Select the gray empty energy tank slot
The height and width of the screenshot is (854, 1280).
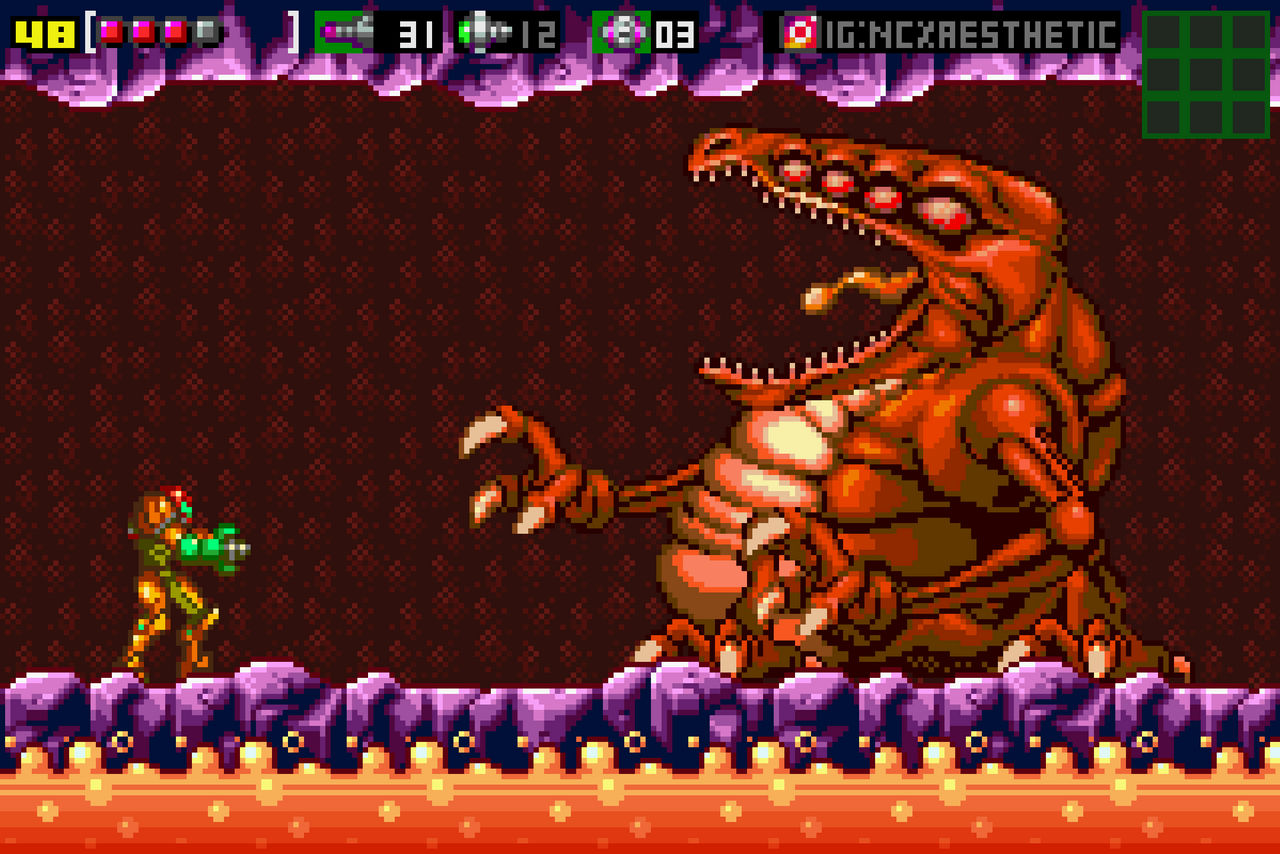(x=205, y=32)
